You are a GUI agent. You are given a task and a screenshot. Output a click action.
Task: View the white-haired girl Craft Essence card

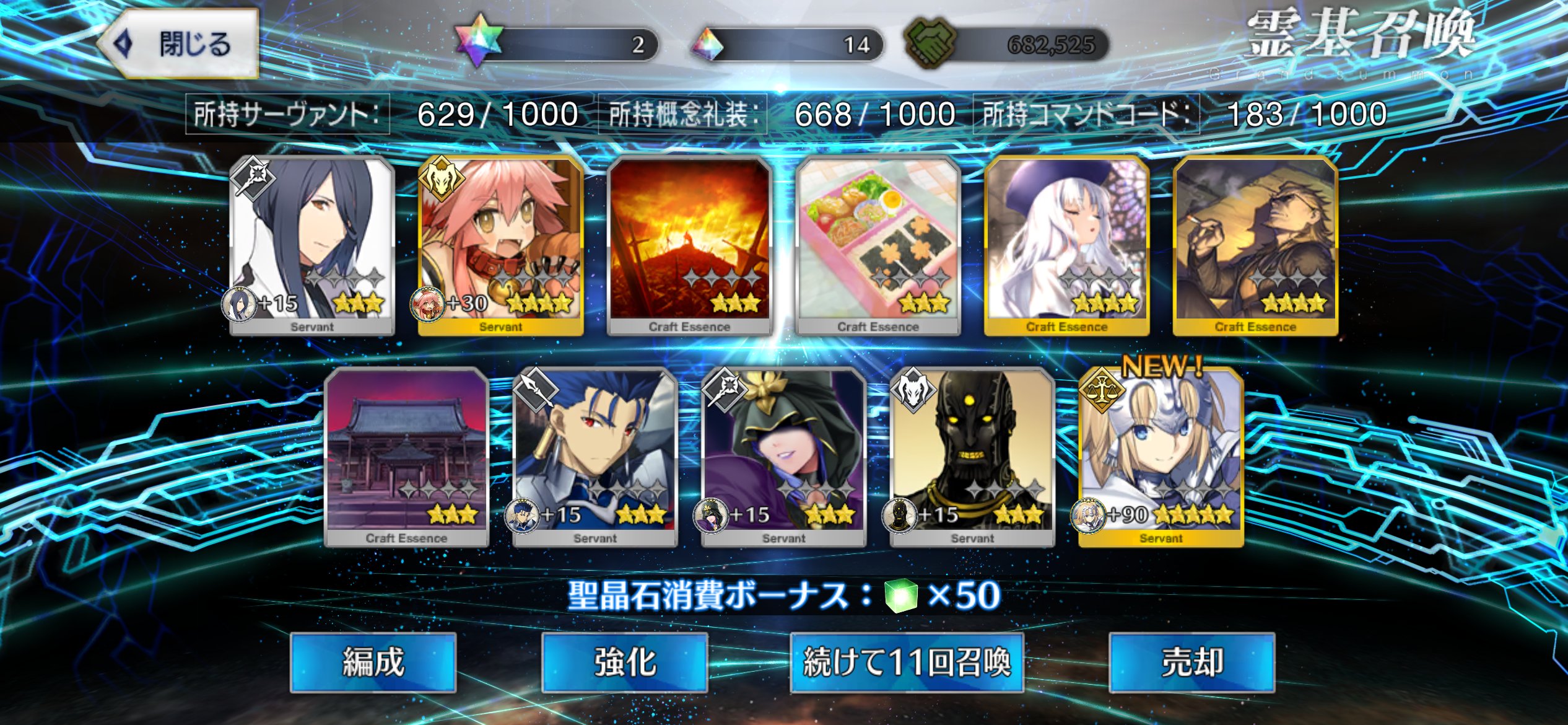click(x=1066, y=245)
